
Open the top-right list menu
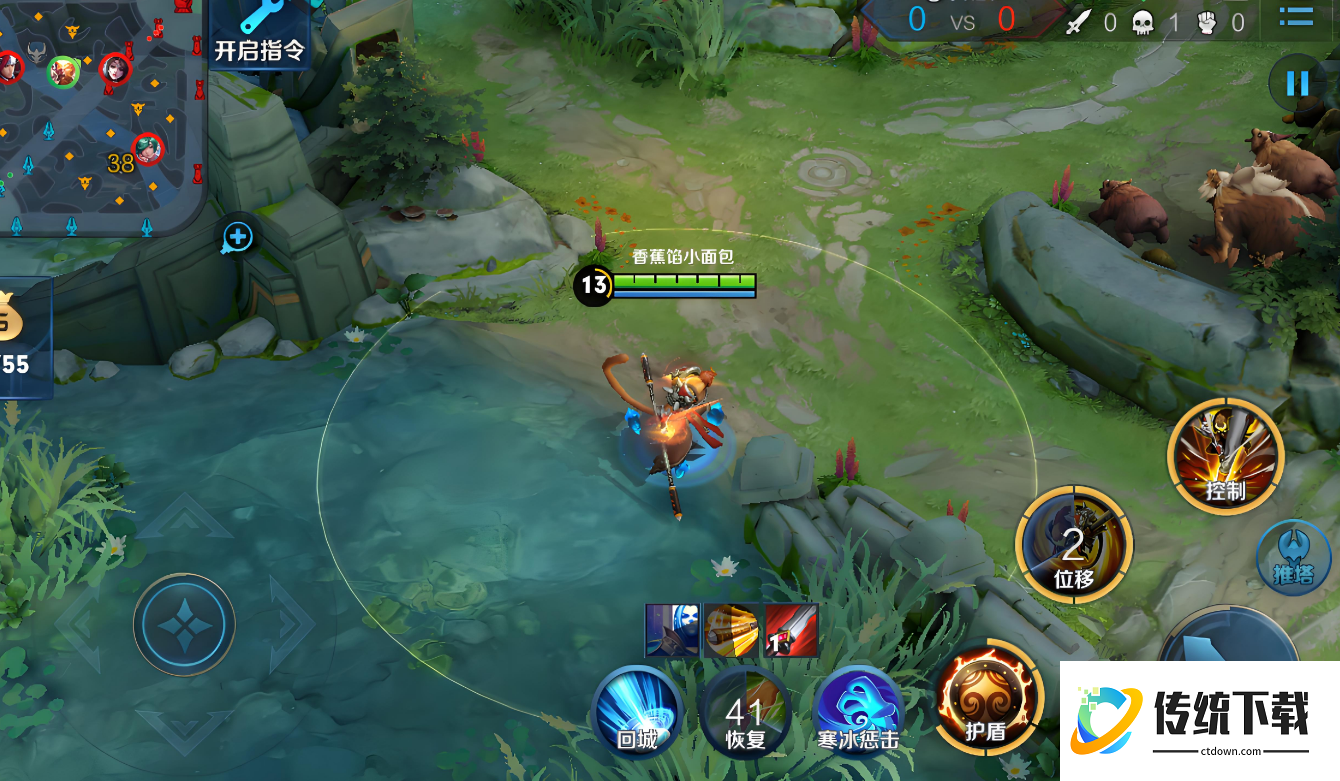pos(1296,17)
